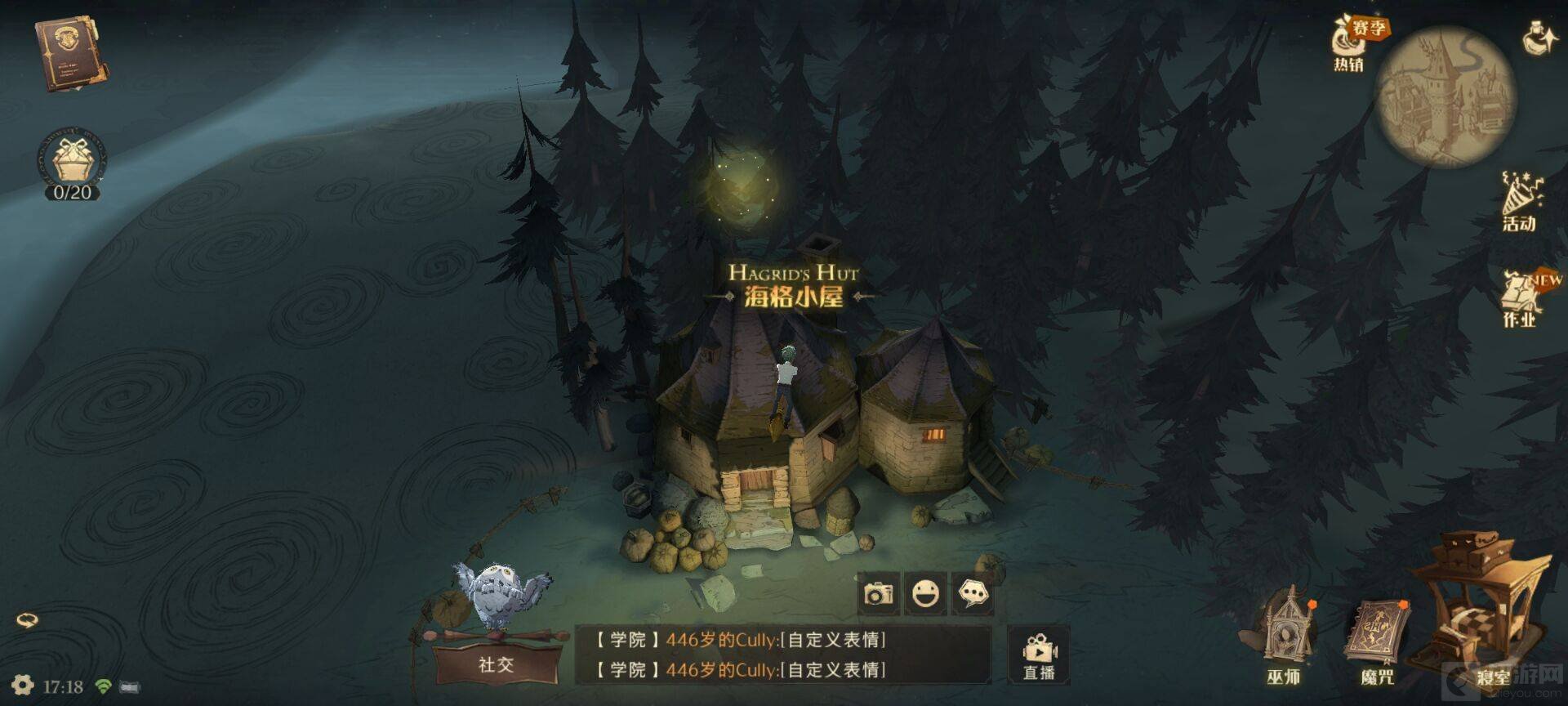Open the 魔咒 spell book
The height and width of the screenshot is (706, 1568).
(x=1379, y=640)
